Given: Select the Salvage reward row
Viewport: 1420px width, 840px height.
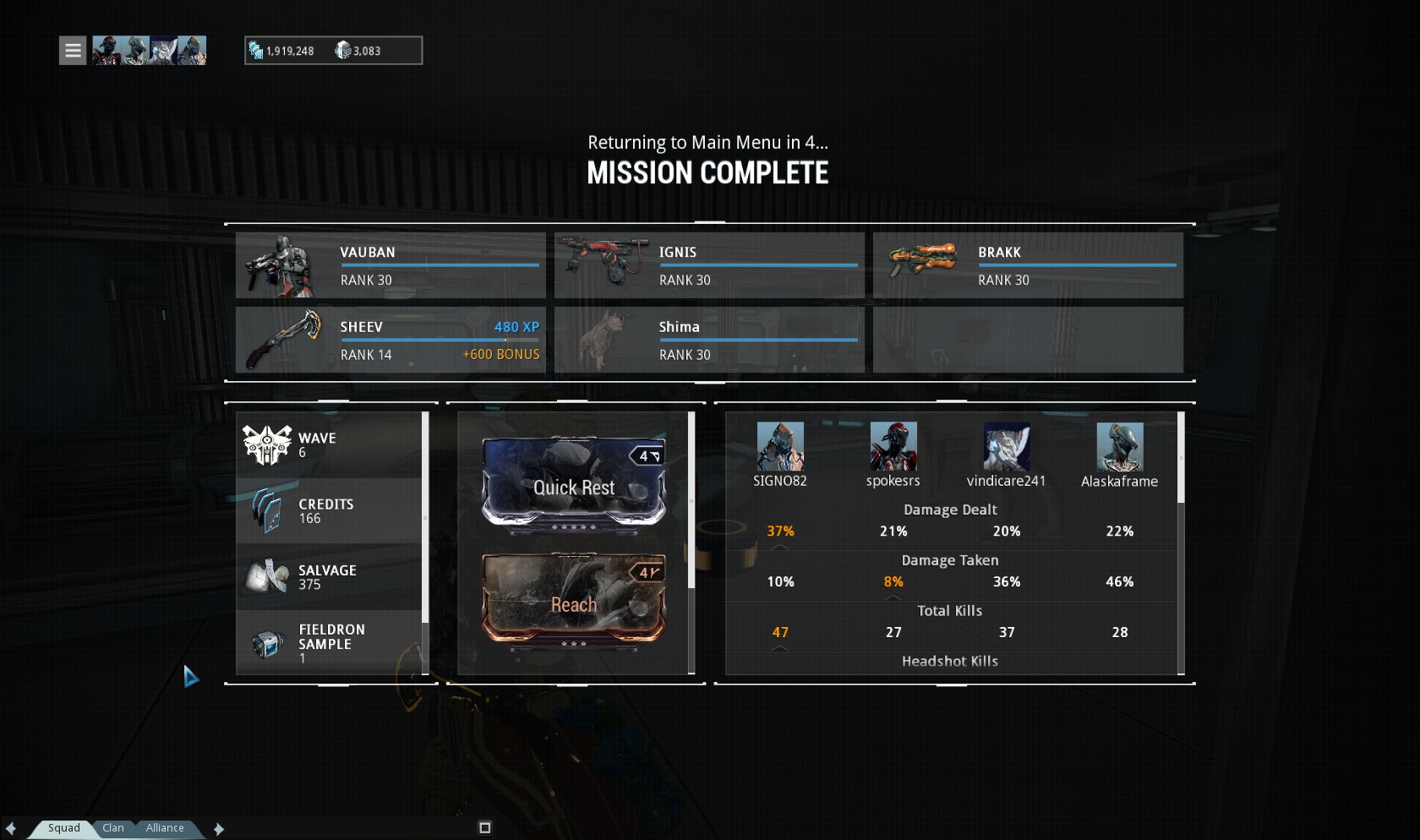Looking at the screenshot, I should pos(330,577).
